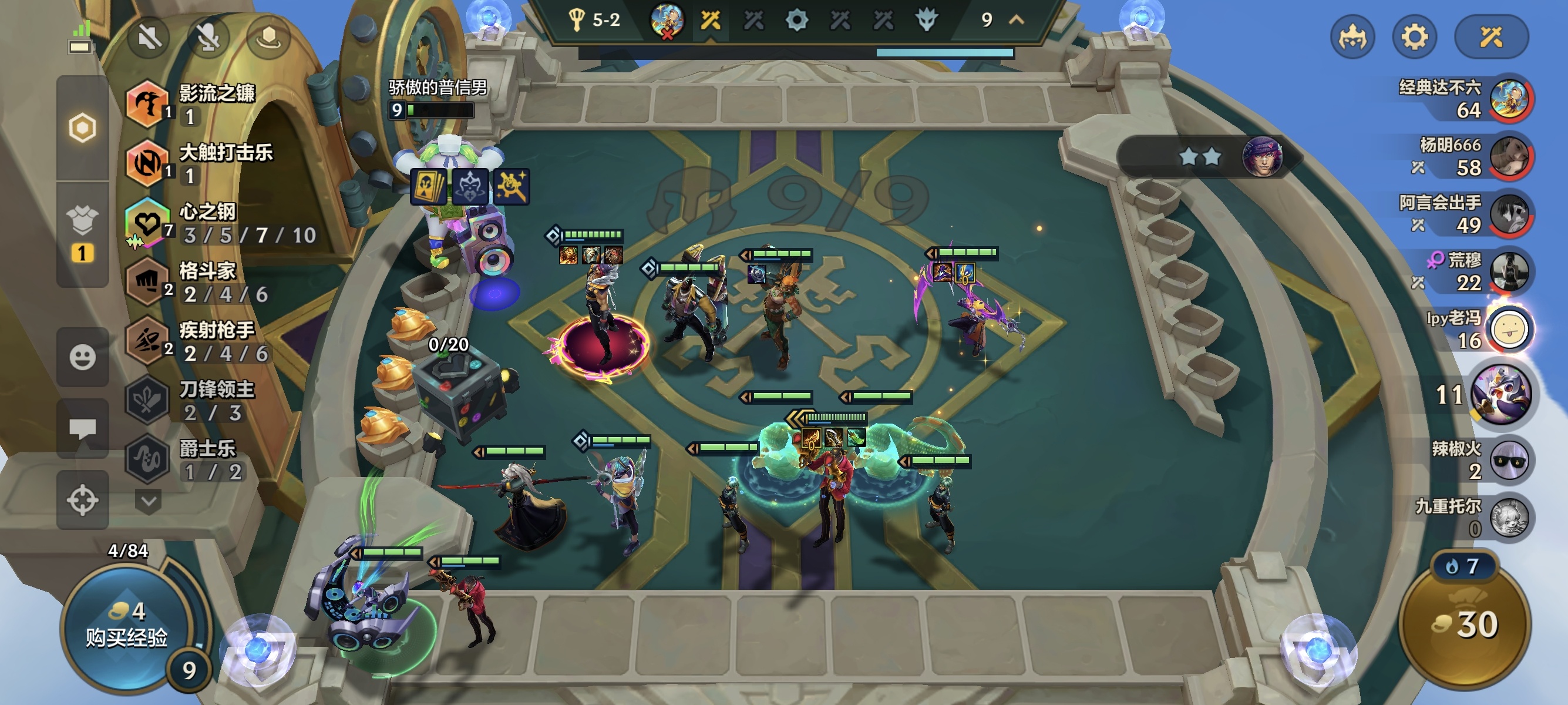
Task: Open the gear settings menu
Action: 1414,38
